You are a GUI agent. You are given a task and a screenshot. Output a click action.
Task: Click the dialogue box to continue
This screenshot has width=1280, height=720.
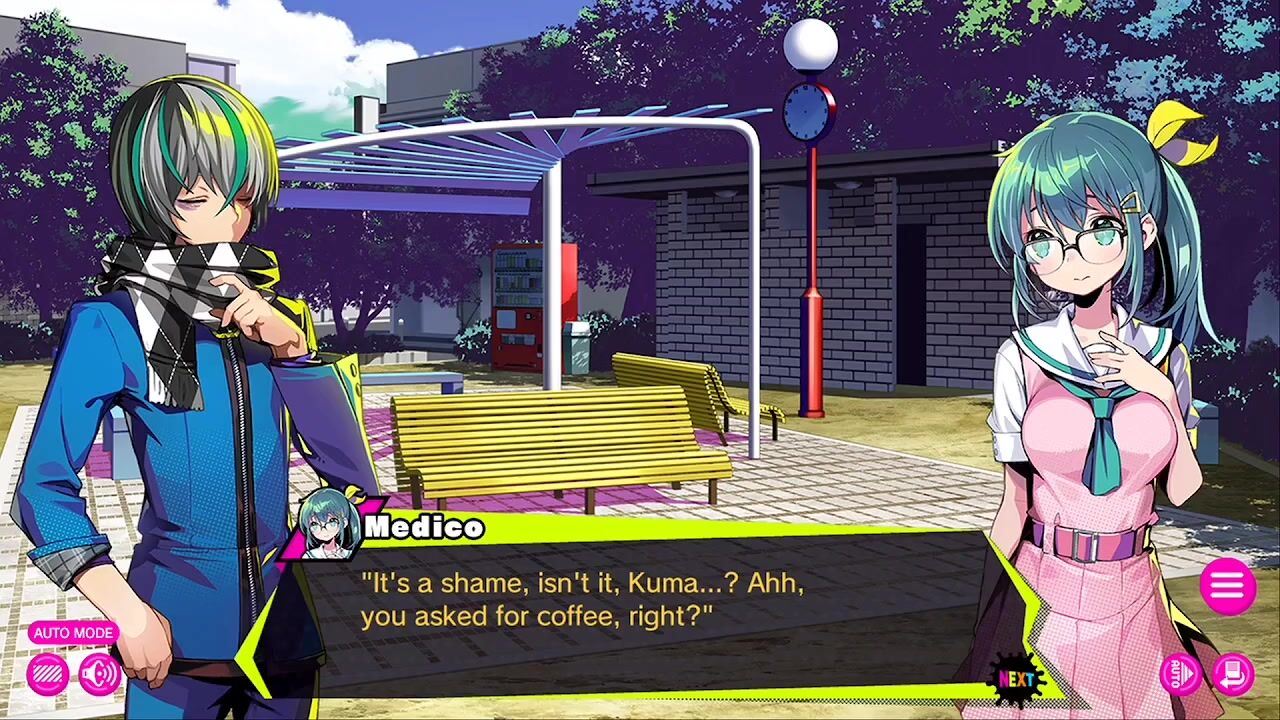coord(640,610)
